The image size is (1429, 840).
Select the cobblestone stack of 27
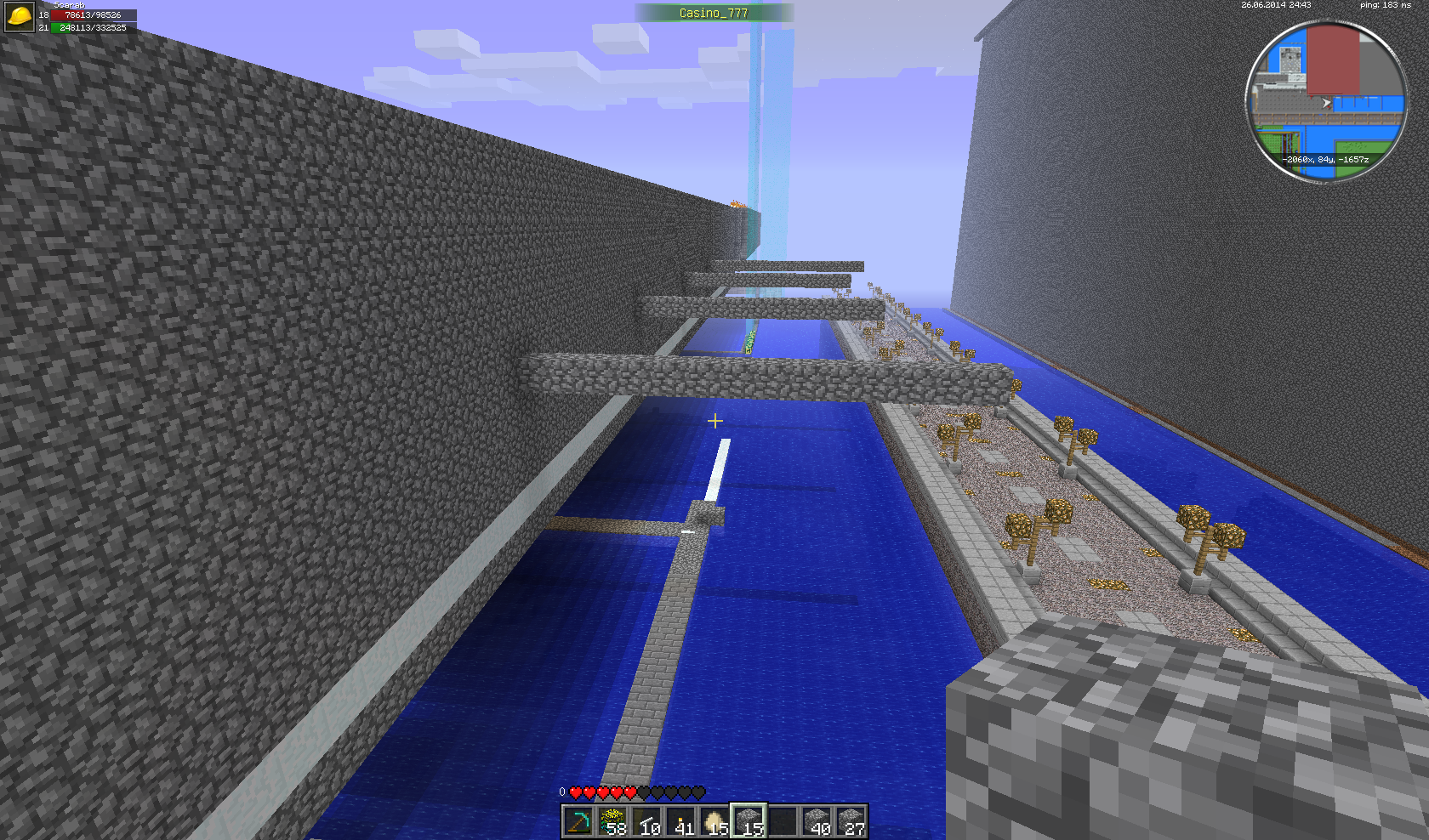coord(851,822)
